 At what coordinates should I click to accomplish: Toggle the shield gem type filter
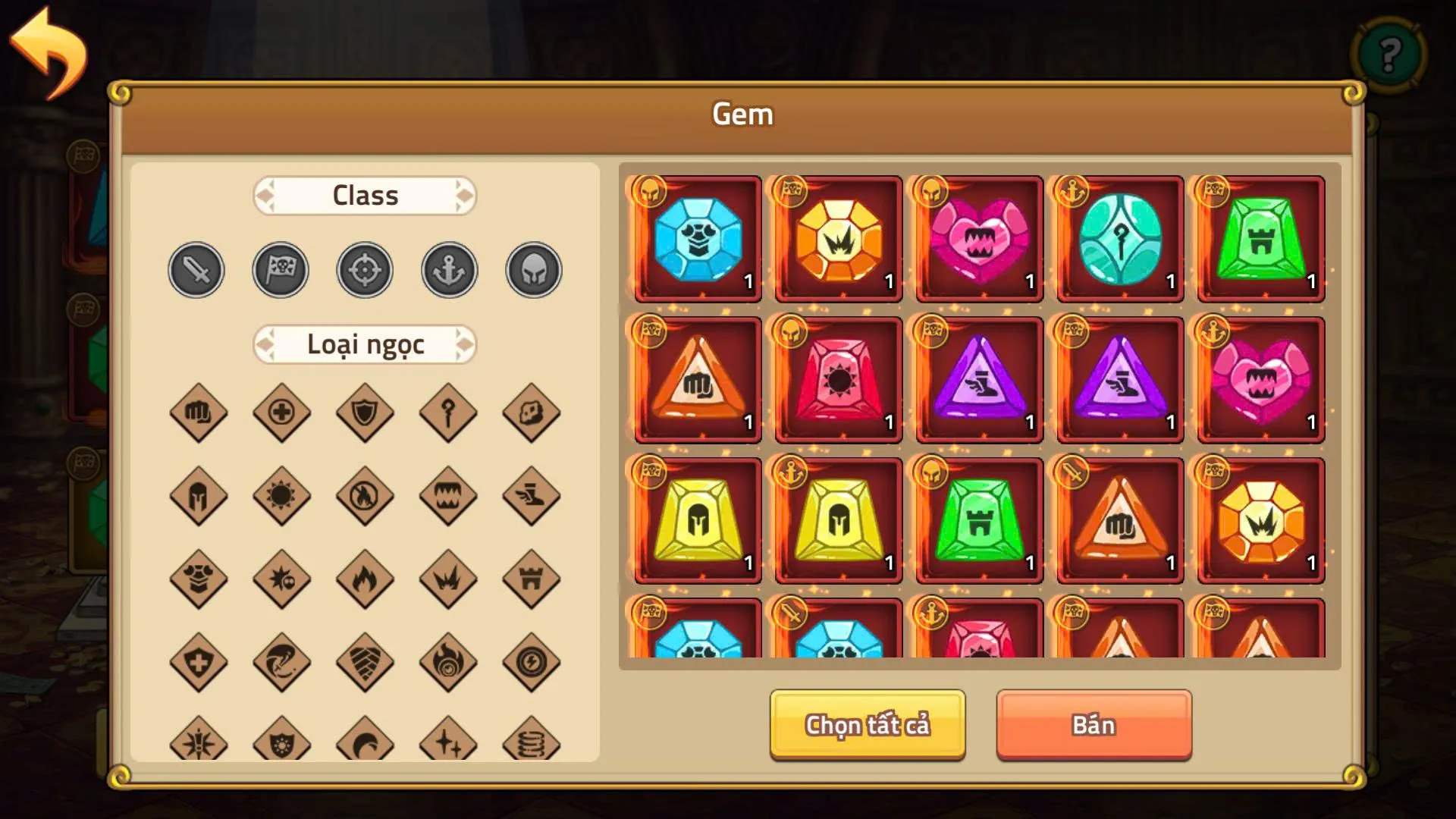(x=364, y=412)
